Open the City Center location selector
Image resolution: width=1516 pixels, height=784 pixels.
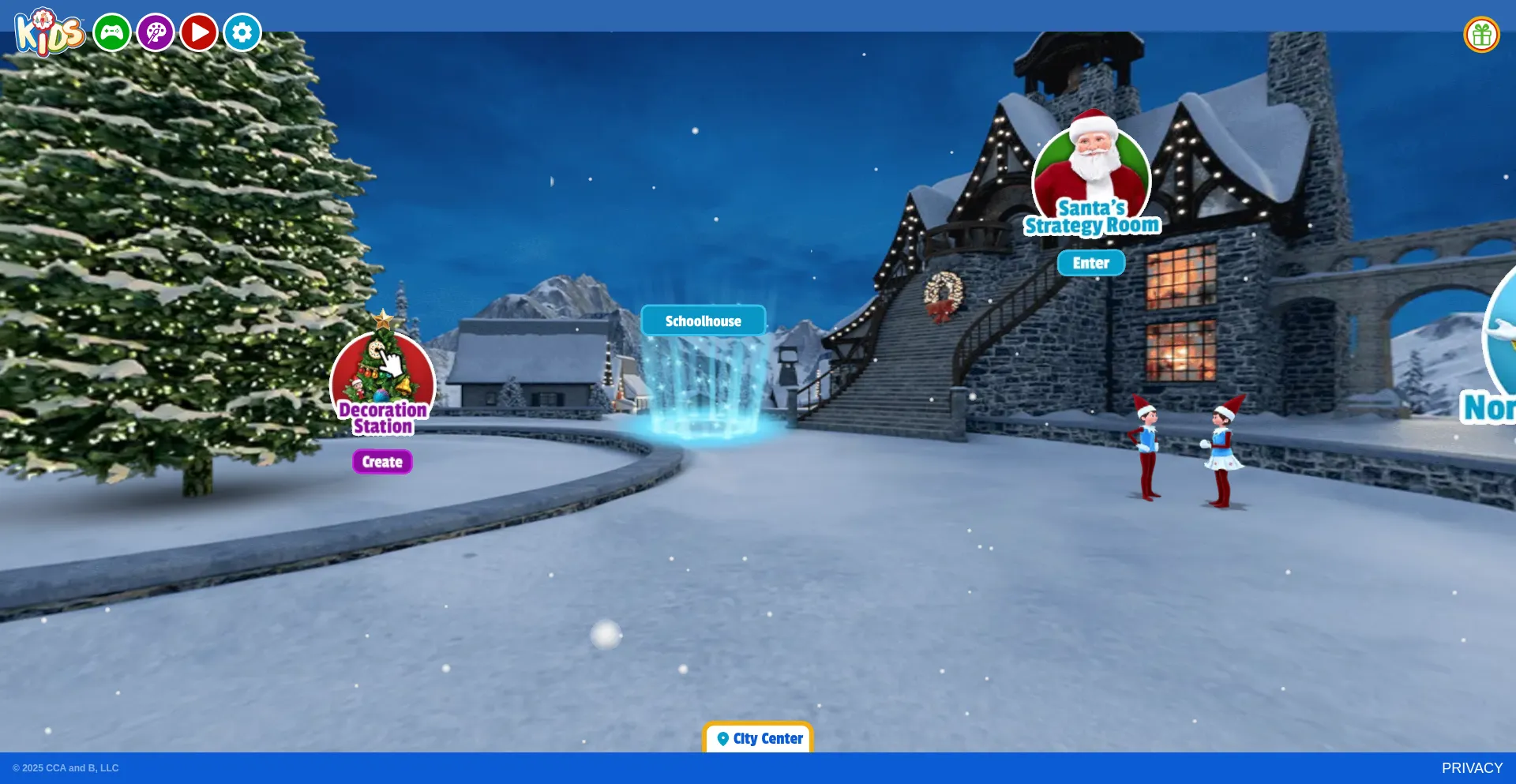click(757, 738)
